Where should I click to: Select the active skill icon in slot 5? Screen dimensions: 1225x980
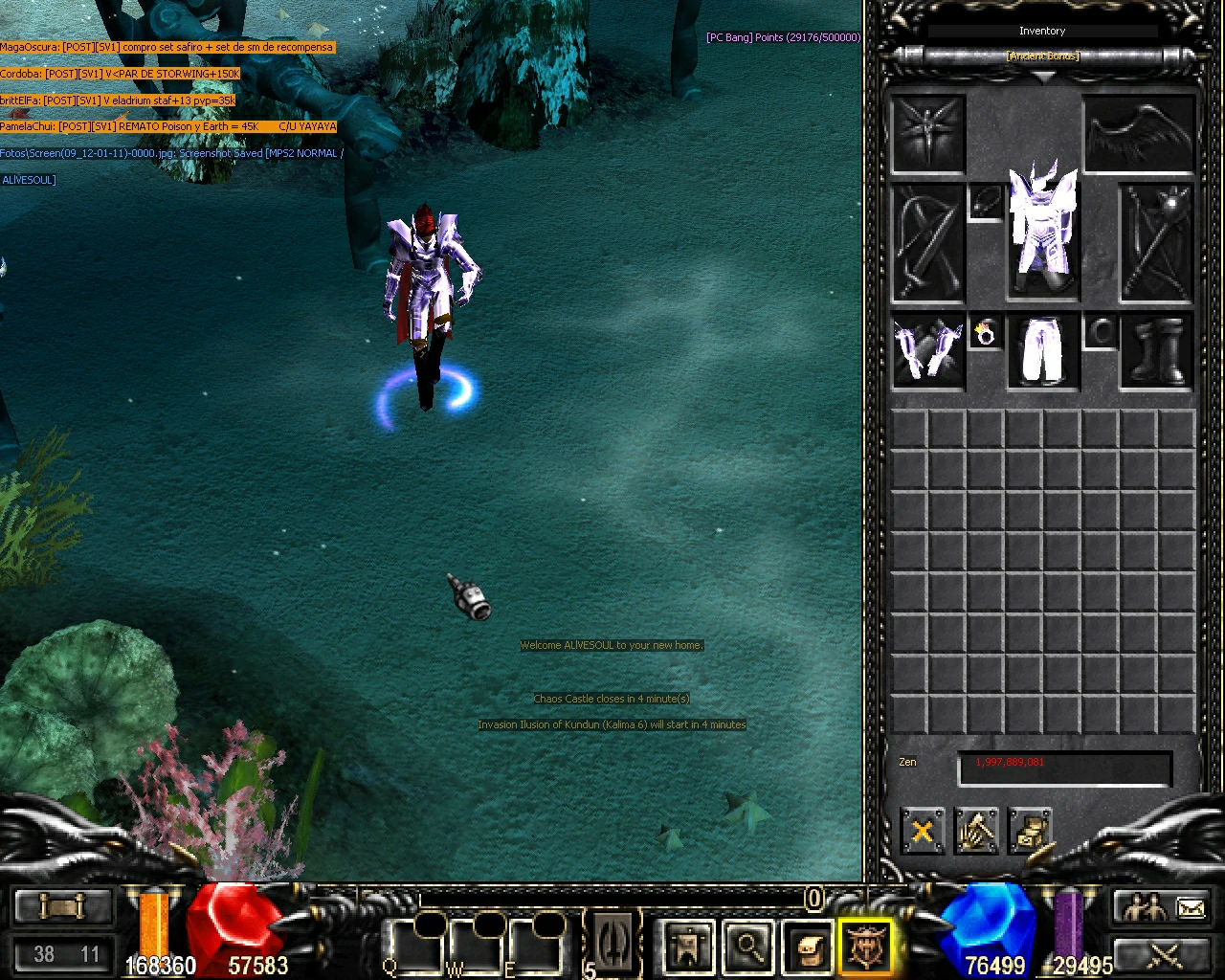pos(612,943)
